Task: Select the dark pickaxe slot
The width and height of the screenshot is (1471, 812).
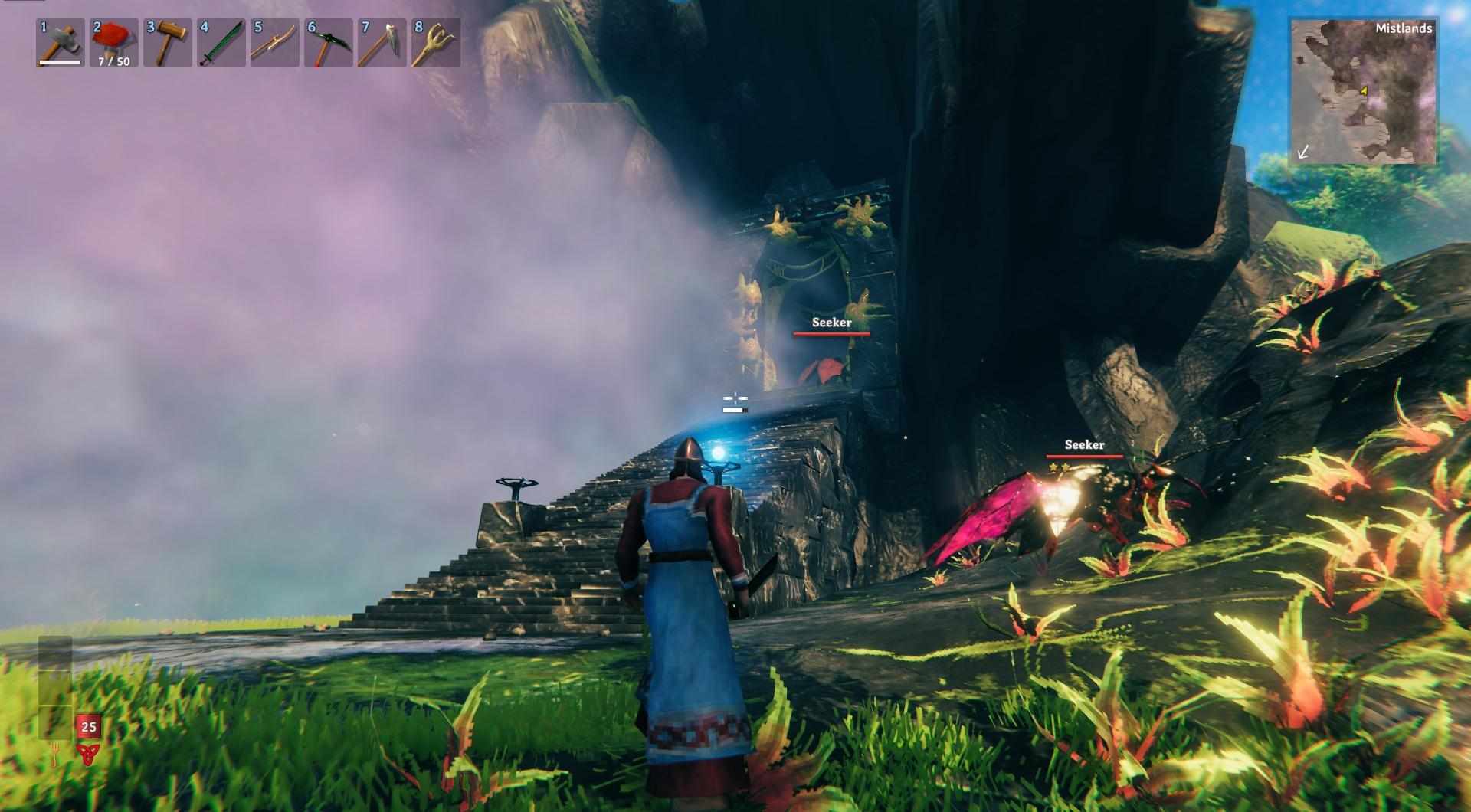Action: click(x=329, y=43)
